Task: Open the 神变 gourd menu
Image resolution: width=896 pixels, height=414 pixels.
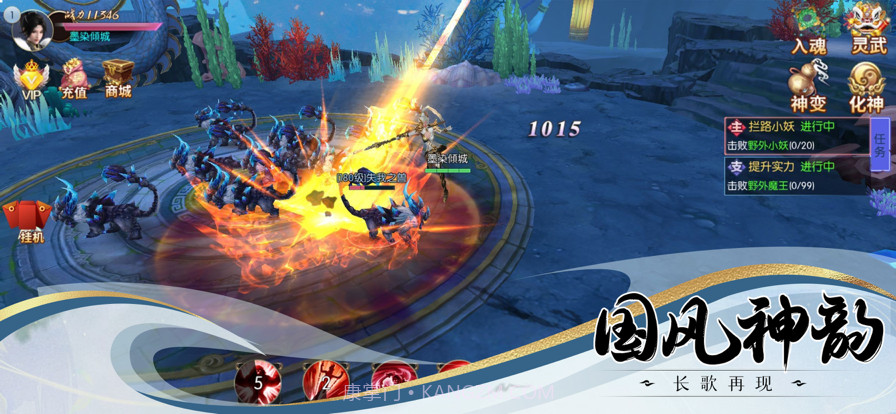Action: 809,84
